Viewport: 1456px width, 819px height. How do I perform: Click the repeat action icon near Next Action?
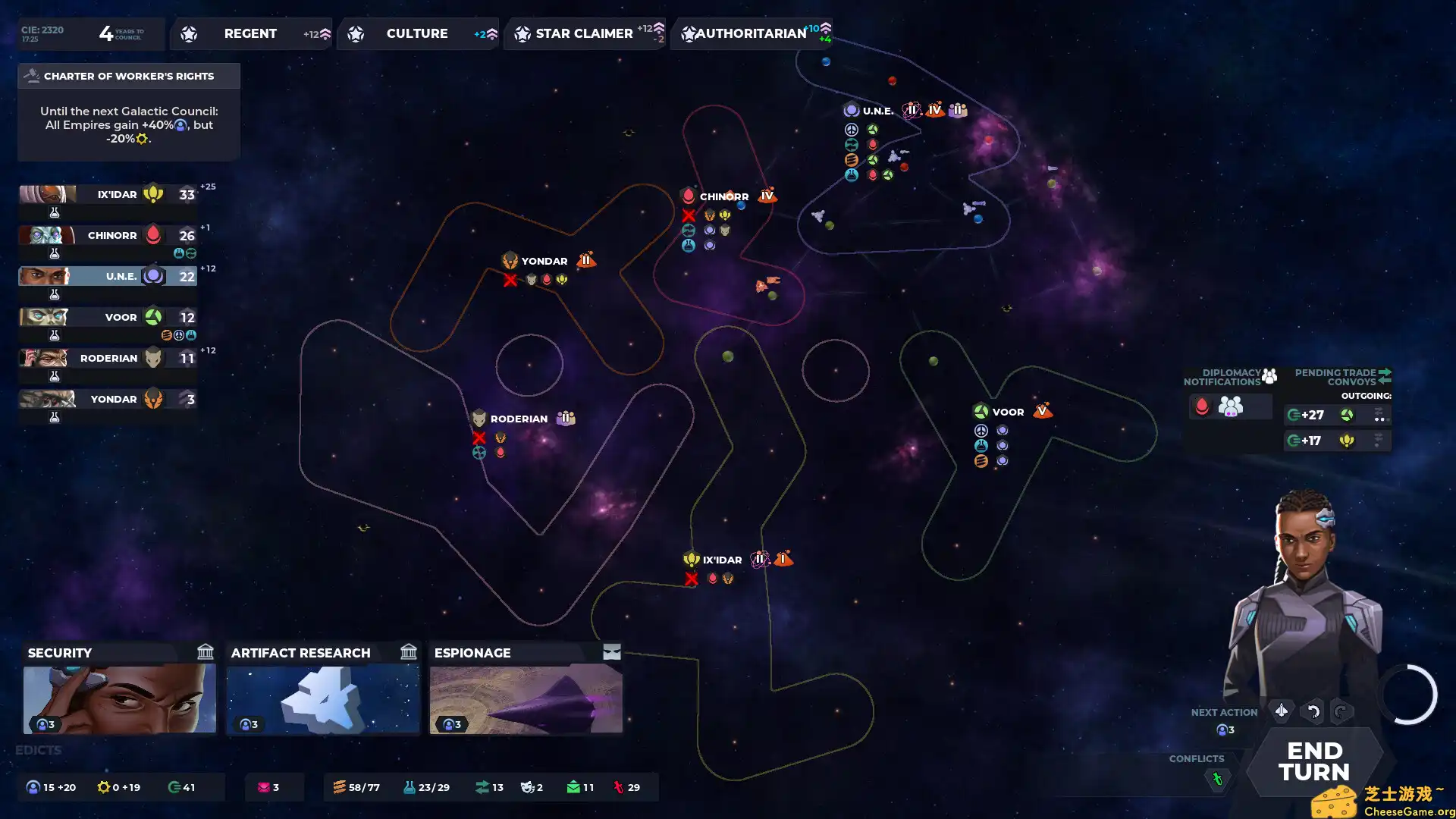click(1340, 711)
